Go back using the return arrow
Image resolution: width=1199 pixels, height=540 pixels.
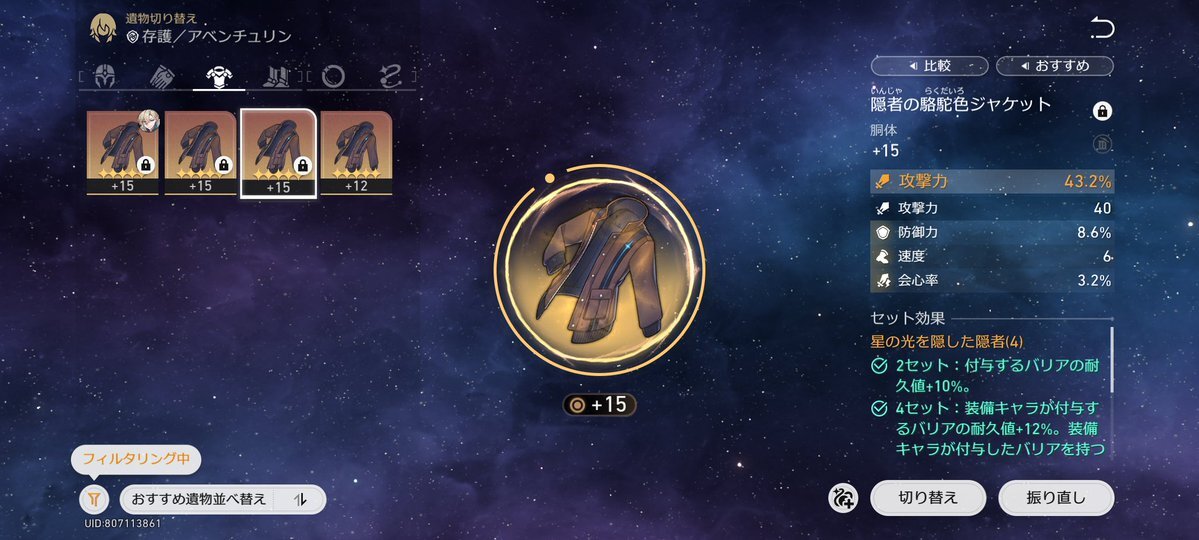click(x=1102, y=29)
